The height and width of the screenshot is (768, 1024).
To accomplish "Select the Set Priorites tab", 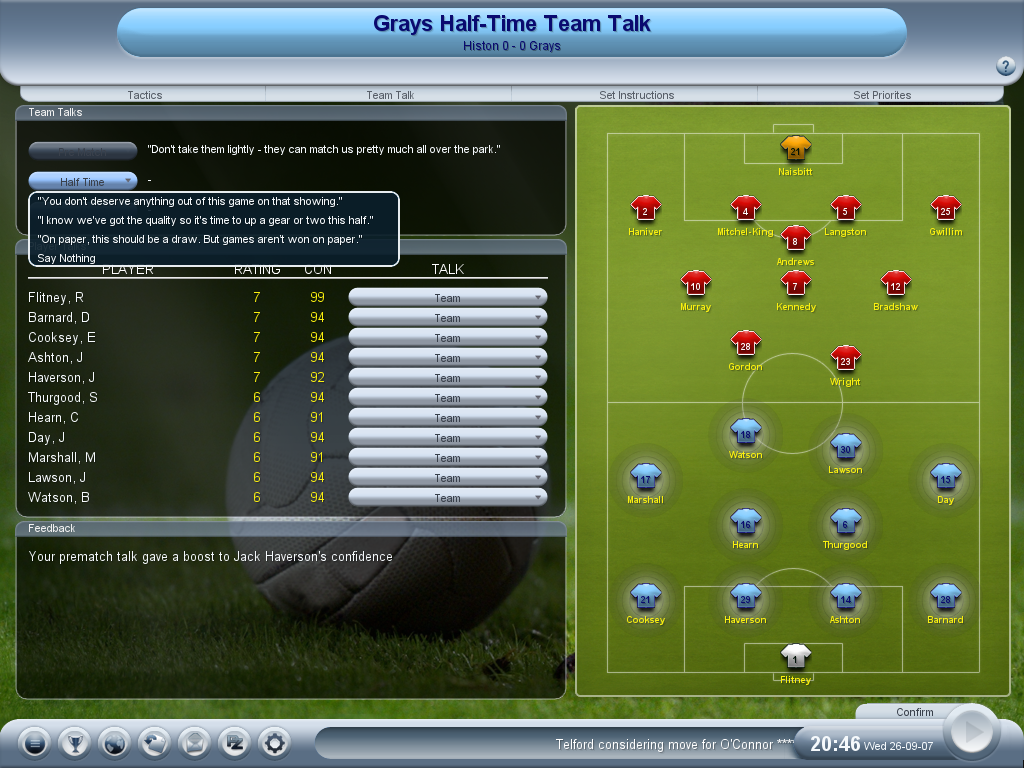I will click(881, 95).
